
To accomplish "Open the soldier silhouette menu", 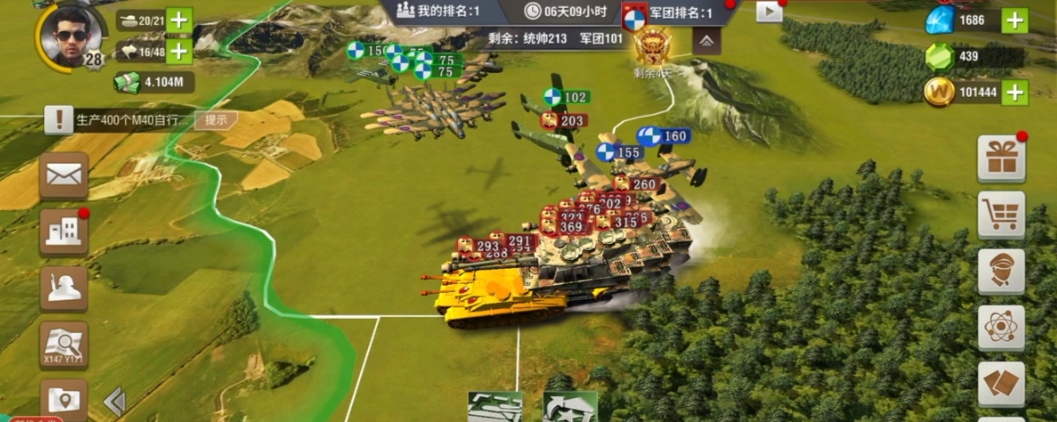I will tap(64, 288).
